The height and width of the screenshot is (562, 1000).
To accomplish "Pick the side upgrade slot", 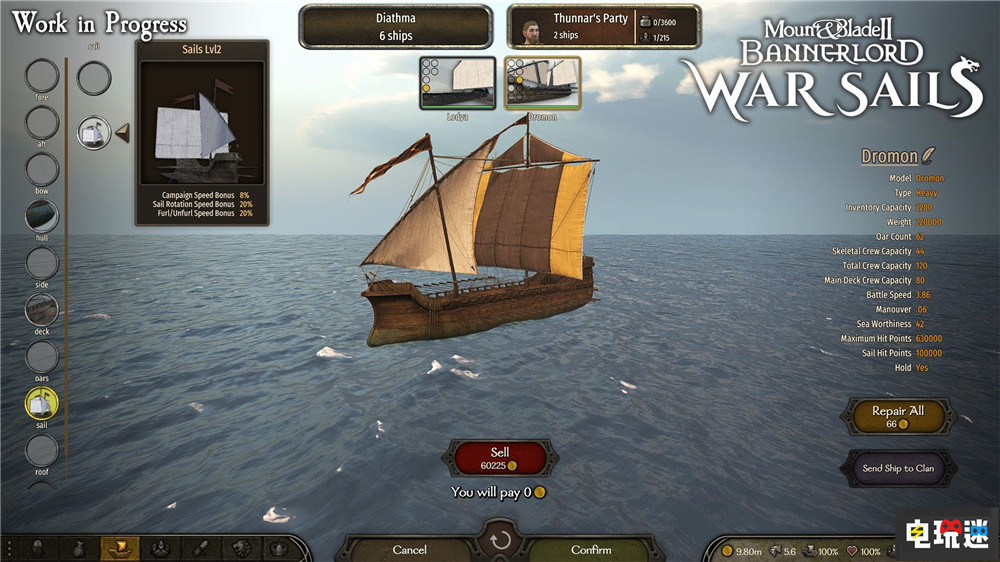I will pyautogui.click(x=42, y=263).
